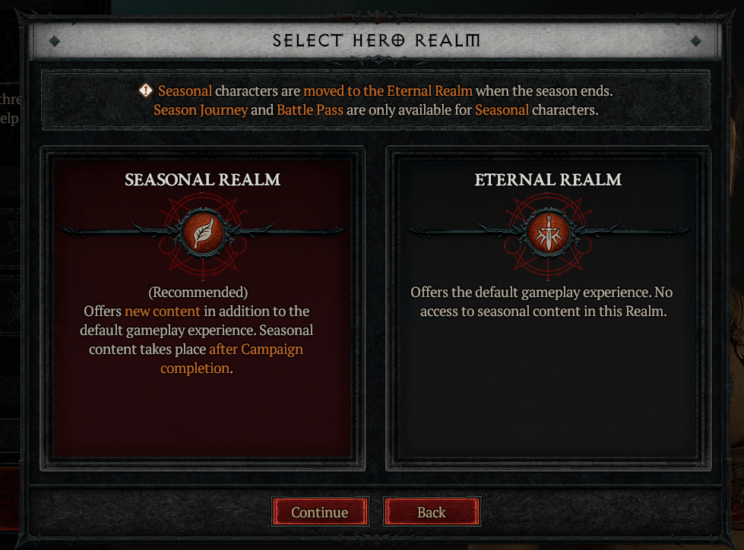Confirm realm with the Continue button
Screen dimensions: 744x550
pyautogui.click(x=320, y=512)
